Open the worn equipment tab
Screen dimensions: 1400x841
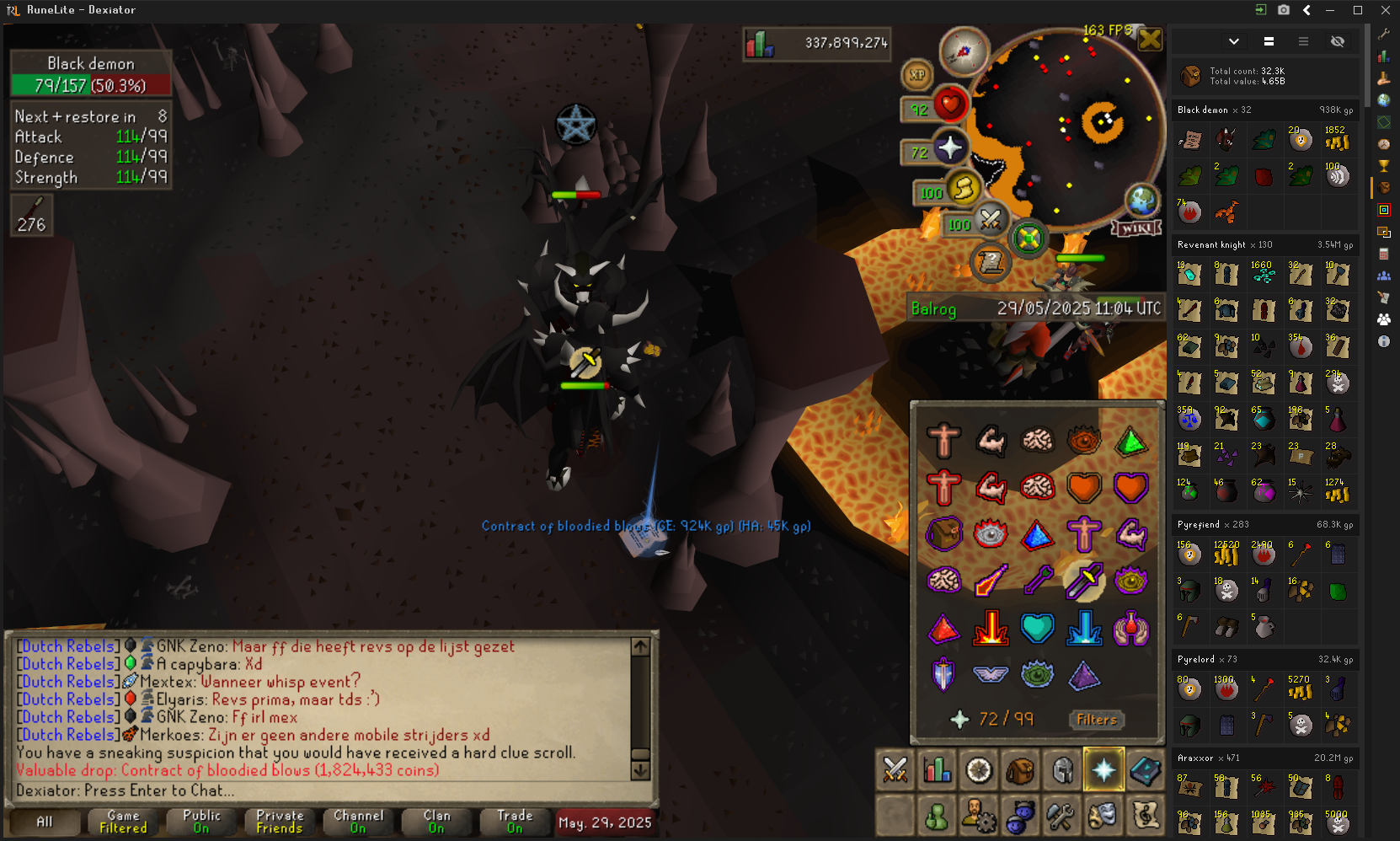[1062, 770]
